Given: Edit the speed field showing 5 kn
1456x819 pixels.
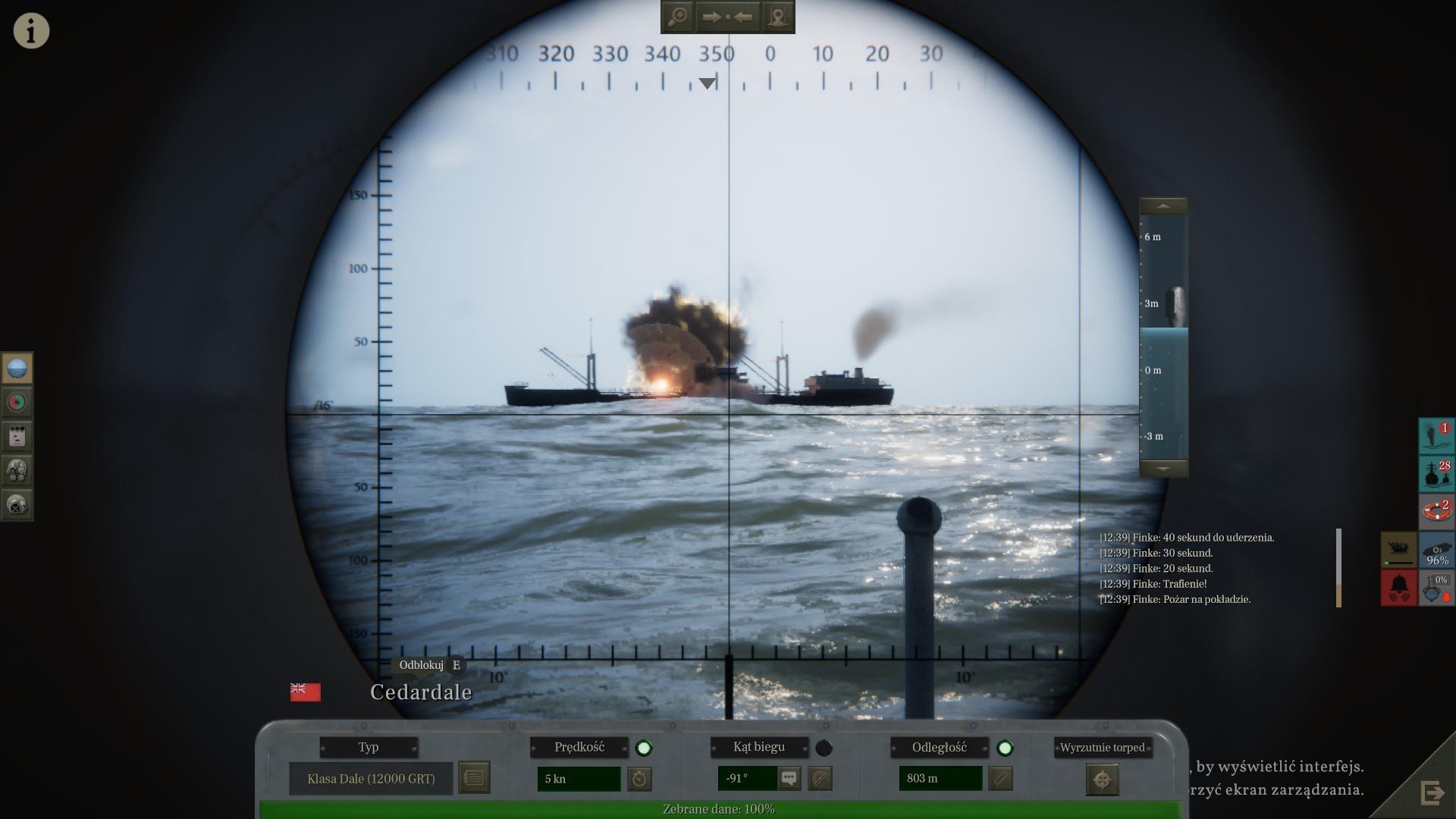Looking at the screenshot, I should pos(579,779).
